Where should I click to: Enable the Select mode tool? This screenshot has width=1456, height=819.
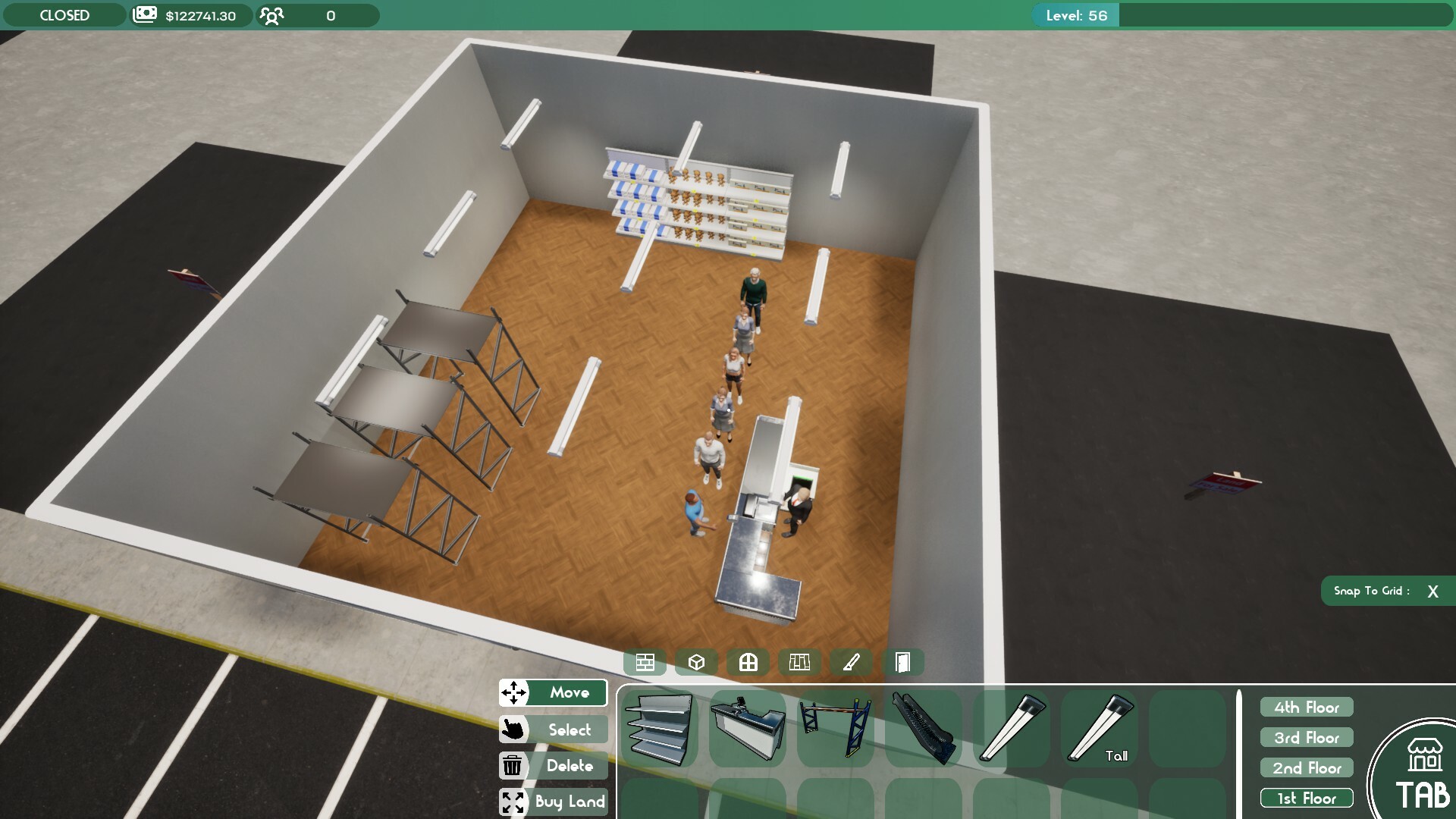click(x=553, y=730)
